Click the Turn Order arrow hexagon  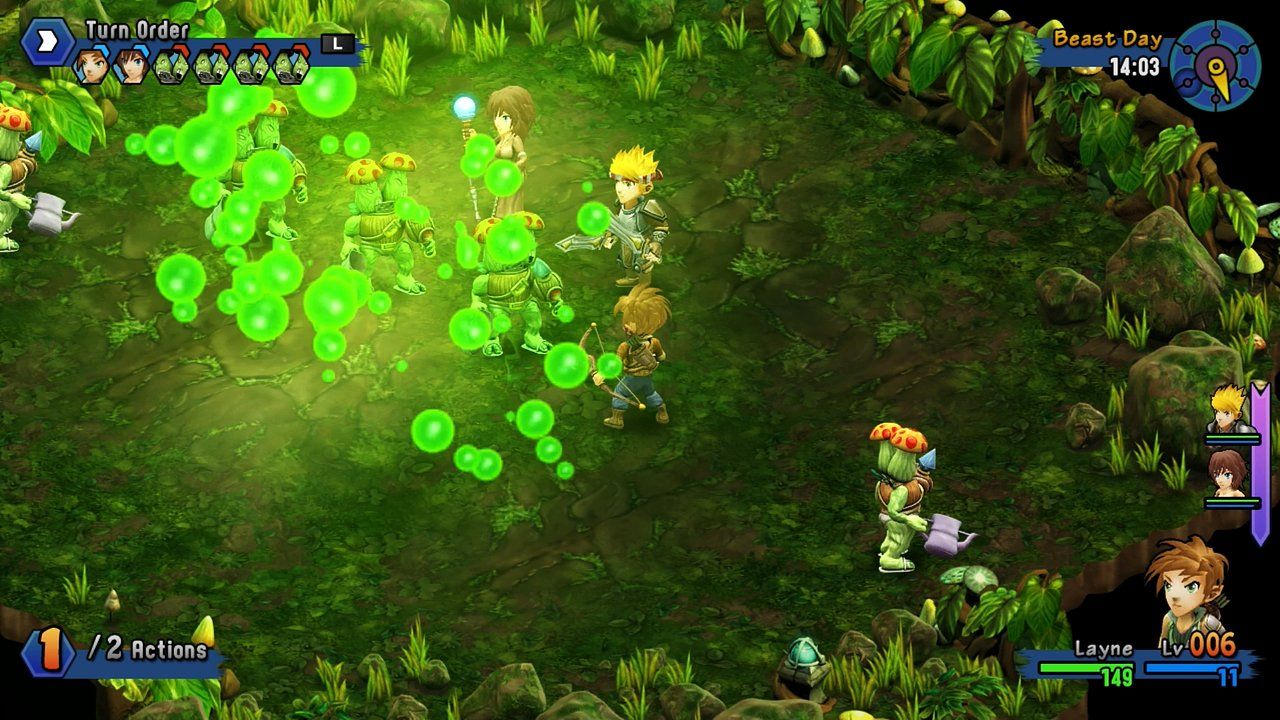pyautogui.click(x=47, y=42)
